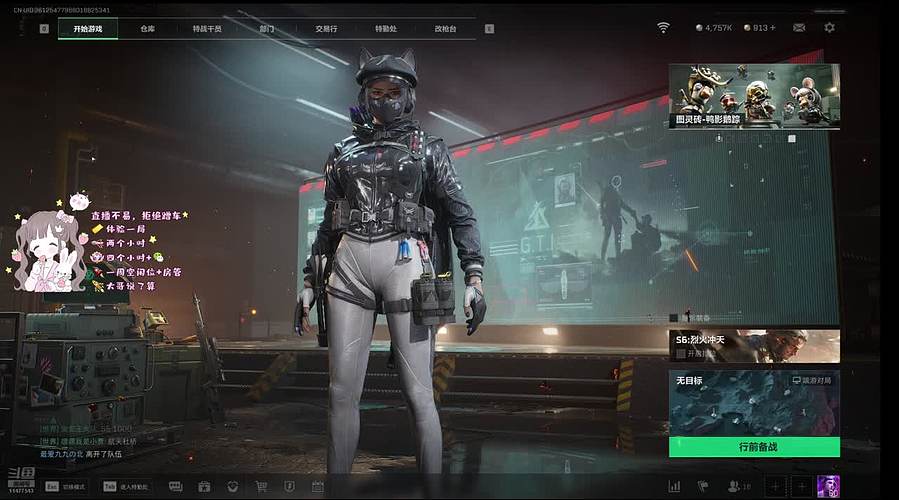Go to the 交易行 trading tab
899x500 pixels.
coord(326,29)
